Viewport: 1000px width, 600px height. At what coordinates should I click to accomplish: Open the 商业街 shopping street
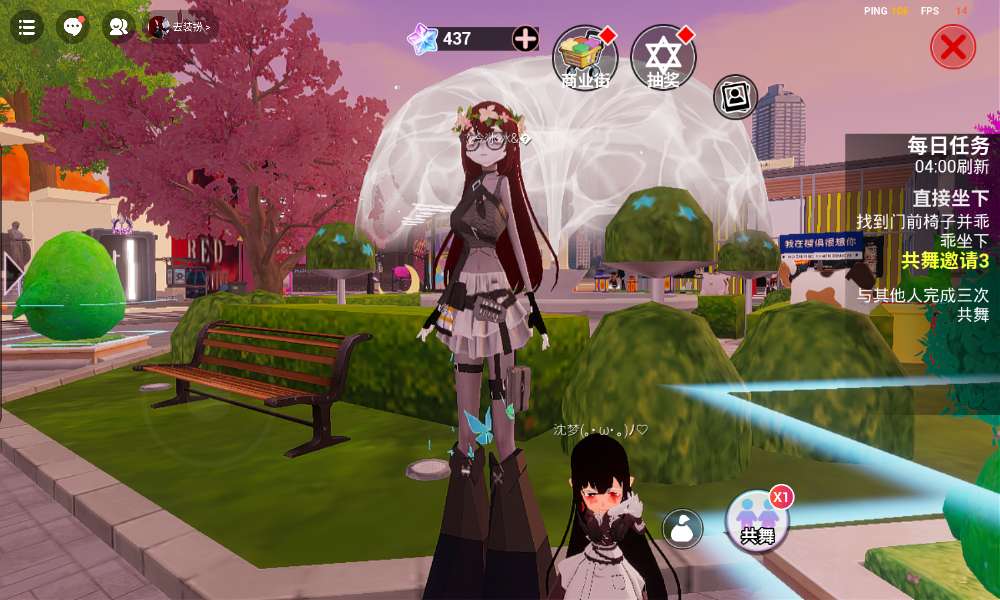[x=585, y=58]
